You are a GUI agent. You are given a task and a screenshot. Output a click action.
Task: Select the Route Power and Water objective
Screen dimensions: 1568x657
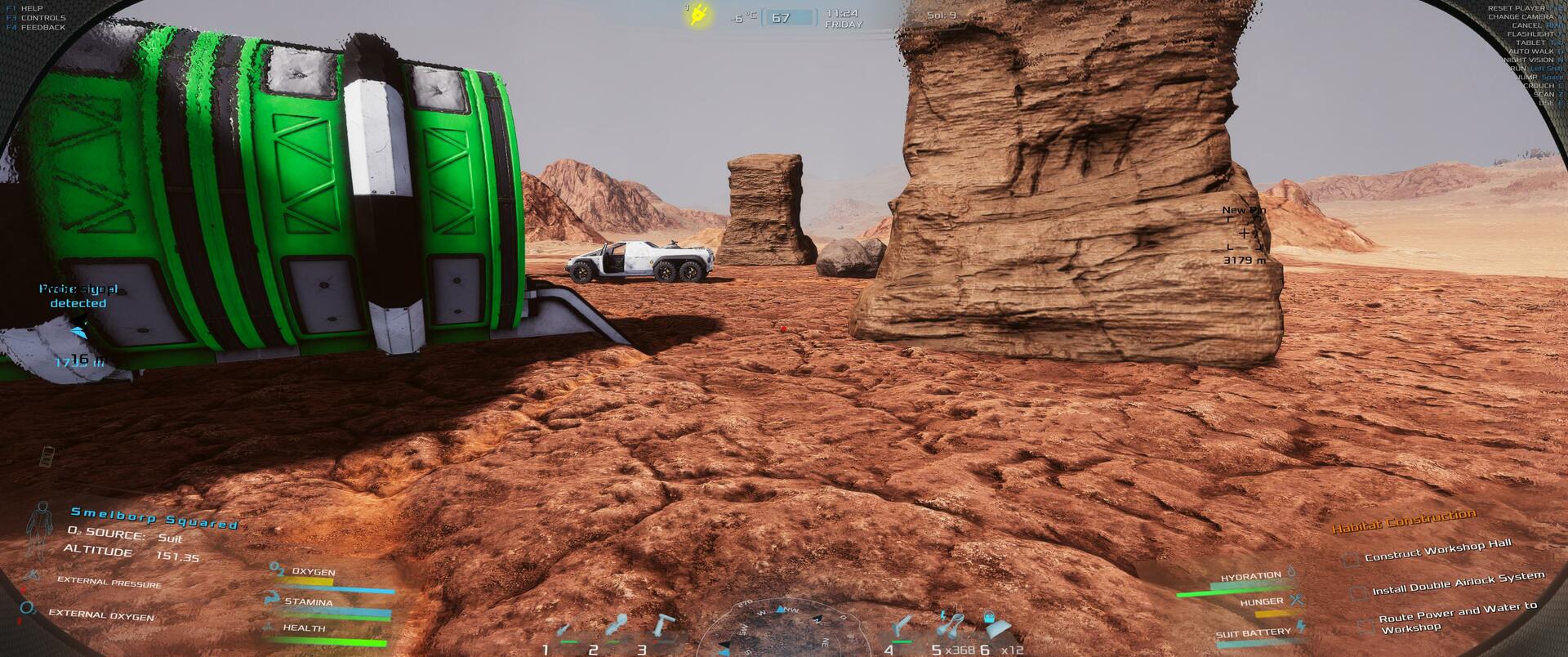click(1458, 619)
